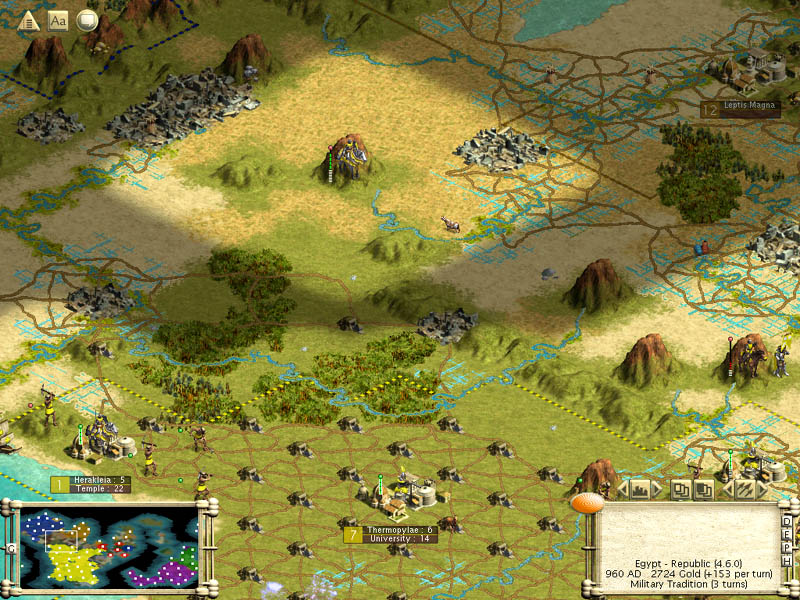Select next unit with right arrow
The height and width of the screenshot is (600, 800).
click(x=763, y=490)
